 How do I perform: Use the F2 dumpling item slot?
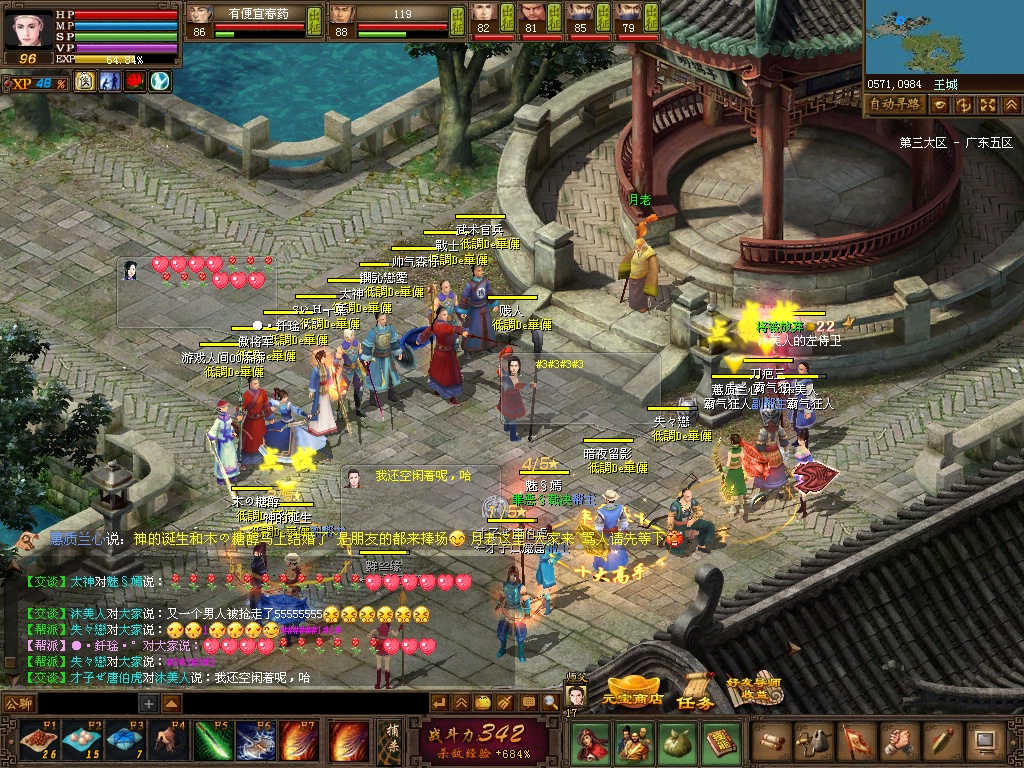[80, 741]
